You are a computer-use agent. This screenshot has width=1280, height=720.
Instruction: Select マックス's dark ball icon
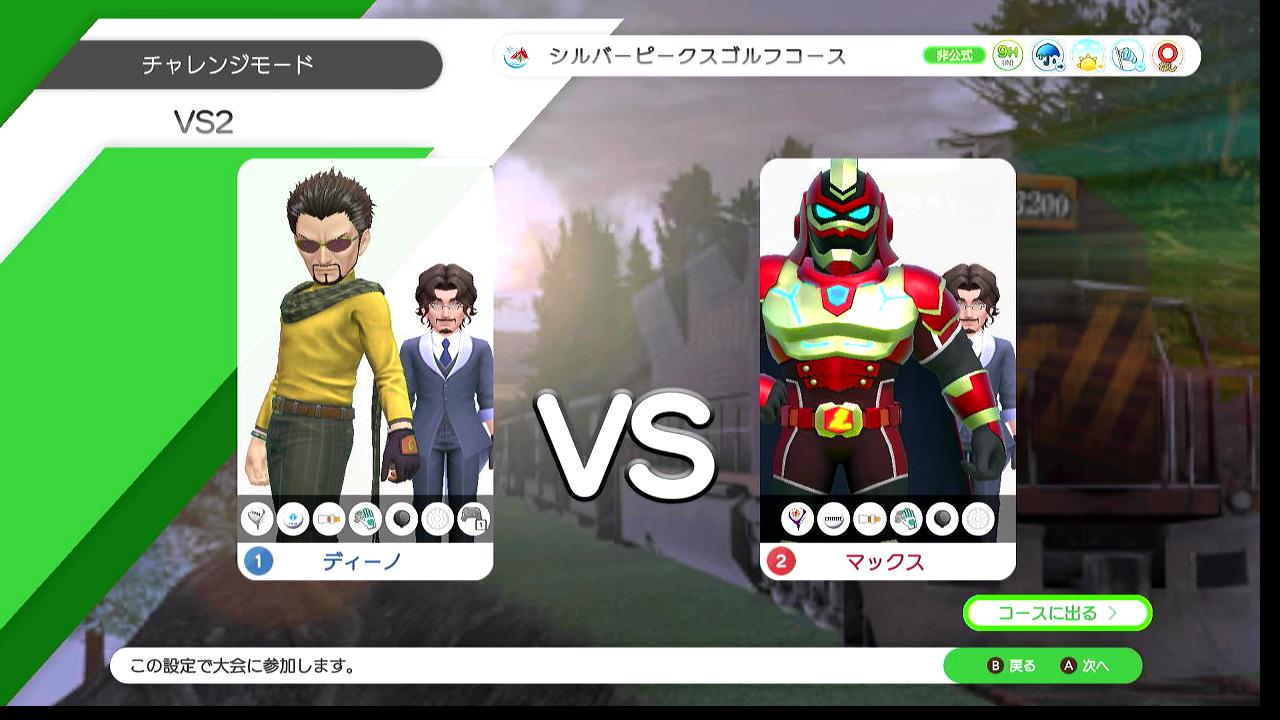click(942, 519)
